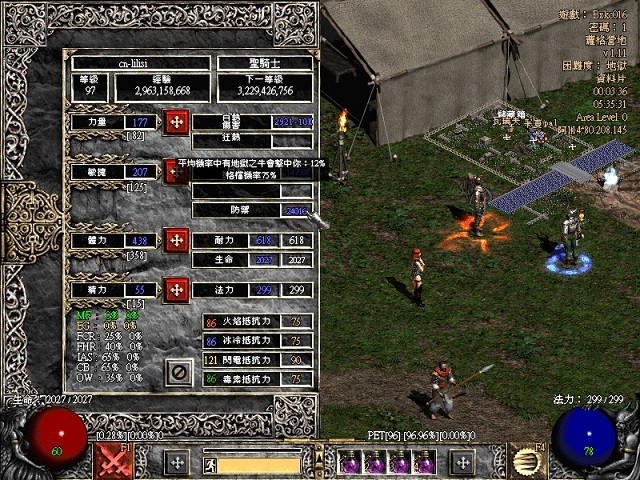Image resolution: width=640 pixels, height=480 pixels.
Task: Click the cross button beside the run icon
Action: coord(177,462)
